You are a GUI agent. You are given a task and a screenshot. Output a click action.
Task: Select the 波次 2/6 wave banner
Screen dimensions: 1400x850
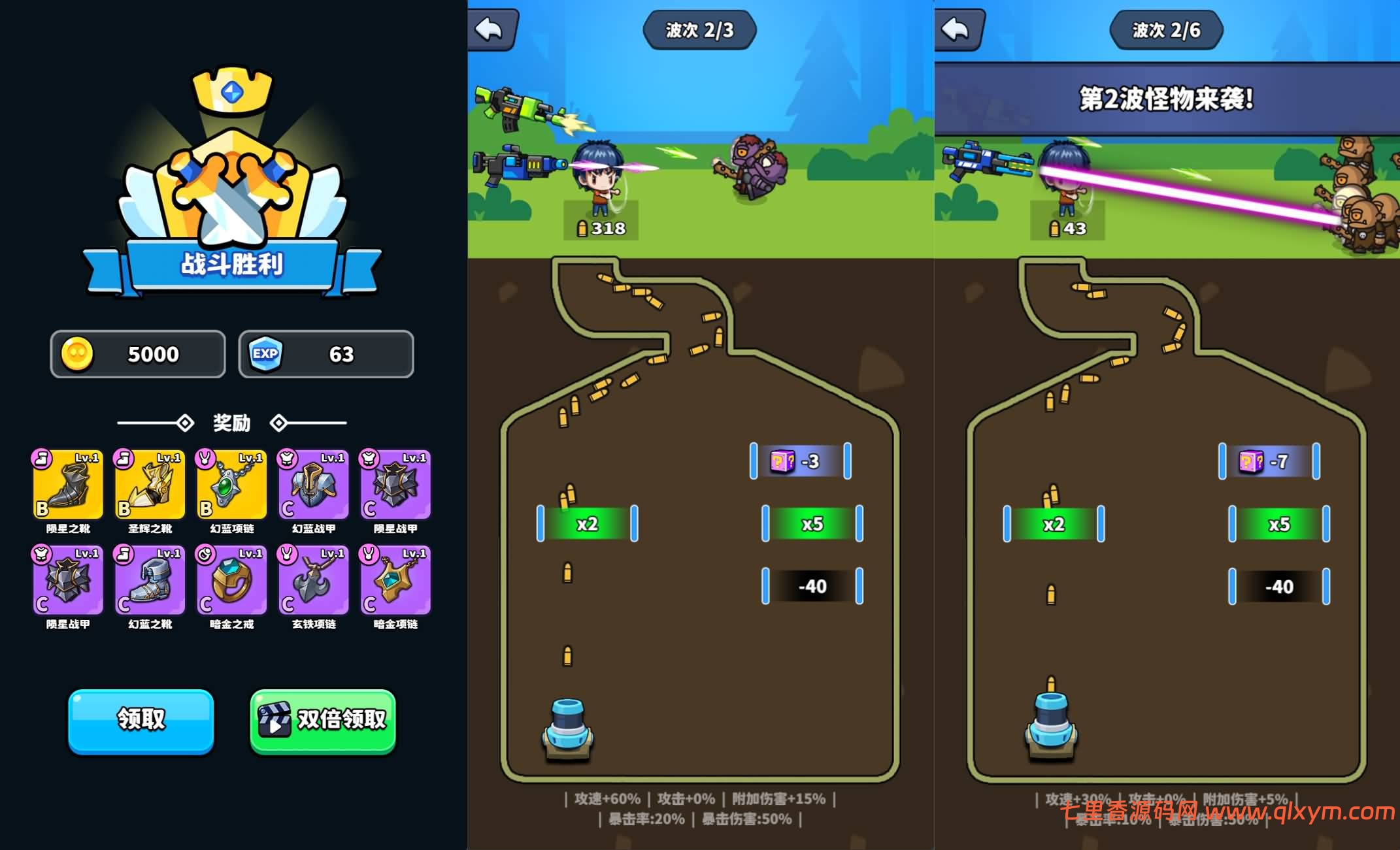coord(1167,29)
